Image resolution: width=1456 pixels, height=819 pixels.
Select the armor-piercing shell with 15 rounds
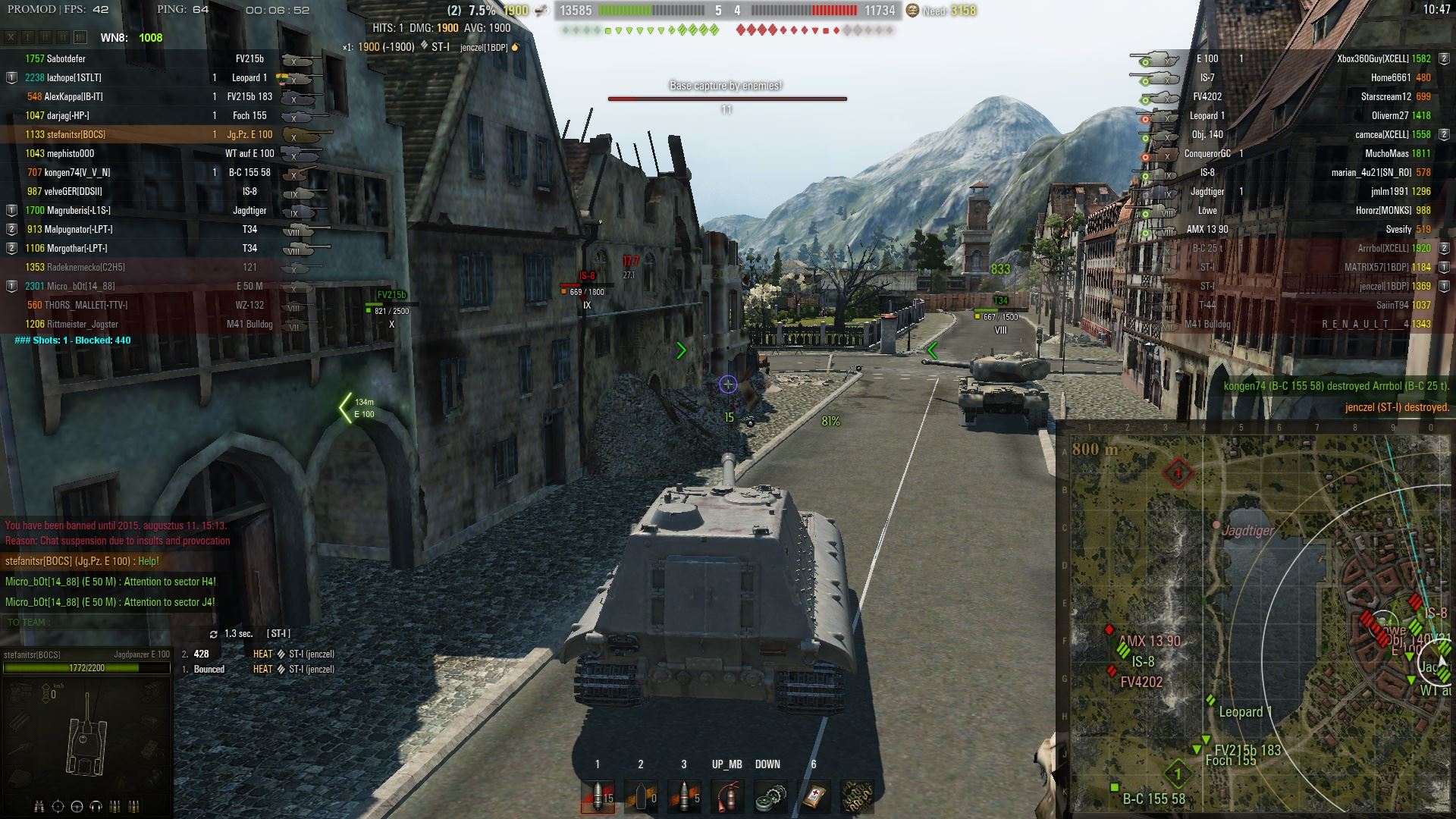click(x=598, y=795)
